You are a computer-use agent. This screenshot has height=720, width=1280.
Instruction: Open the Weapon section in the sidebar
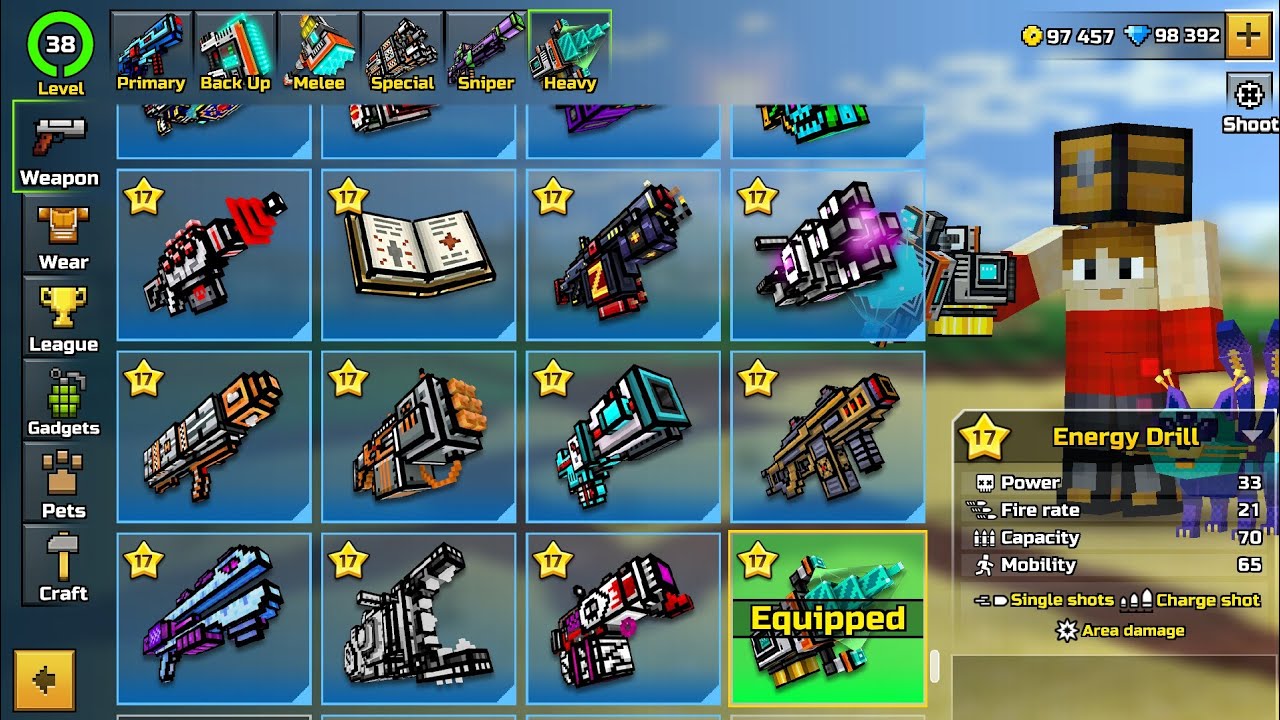tap(58, 150)
